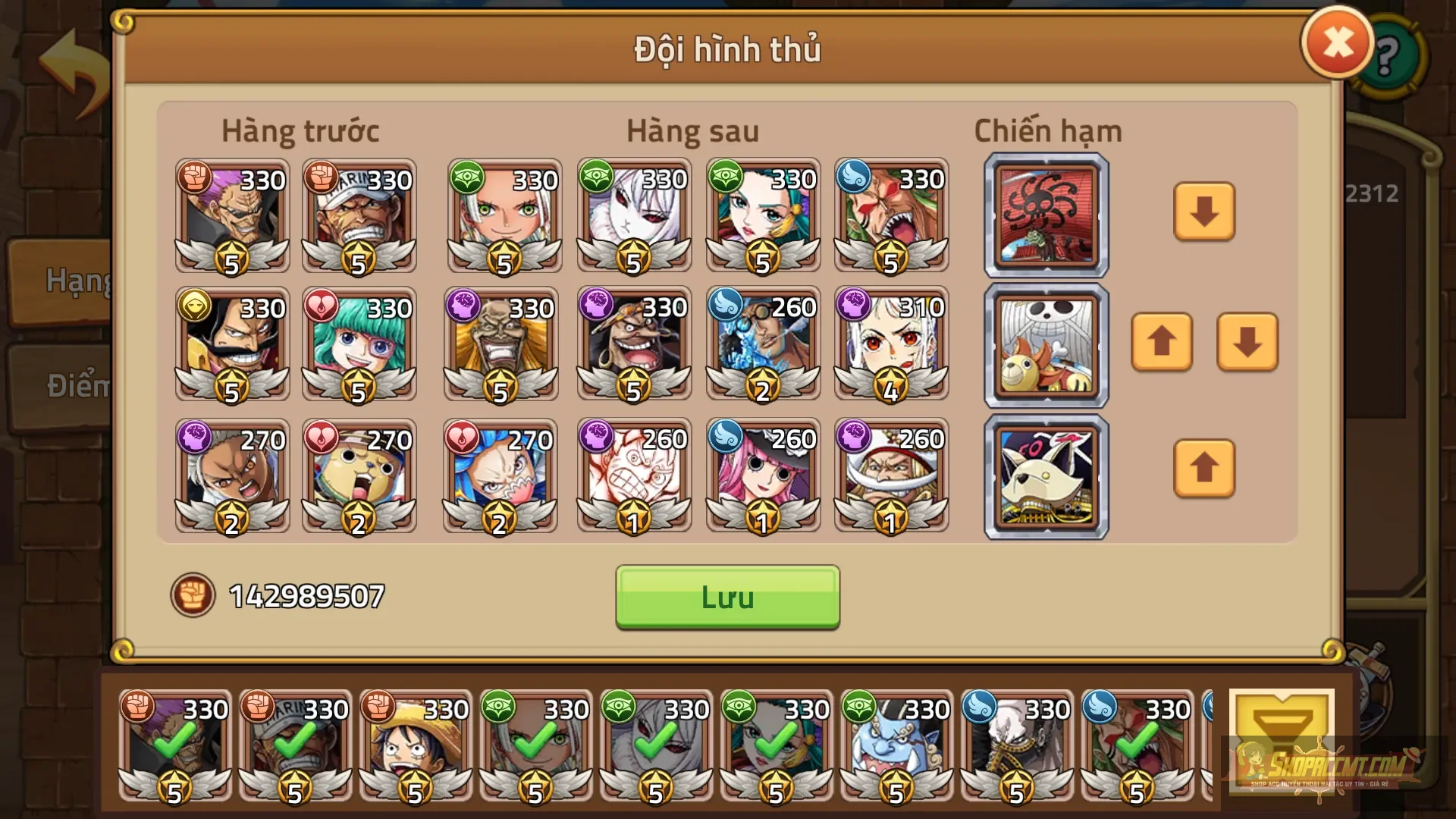
Task: Open the Thousand Sunny warship thumbnail
Action: click(x=1045, y=345)
